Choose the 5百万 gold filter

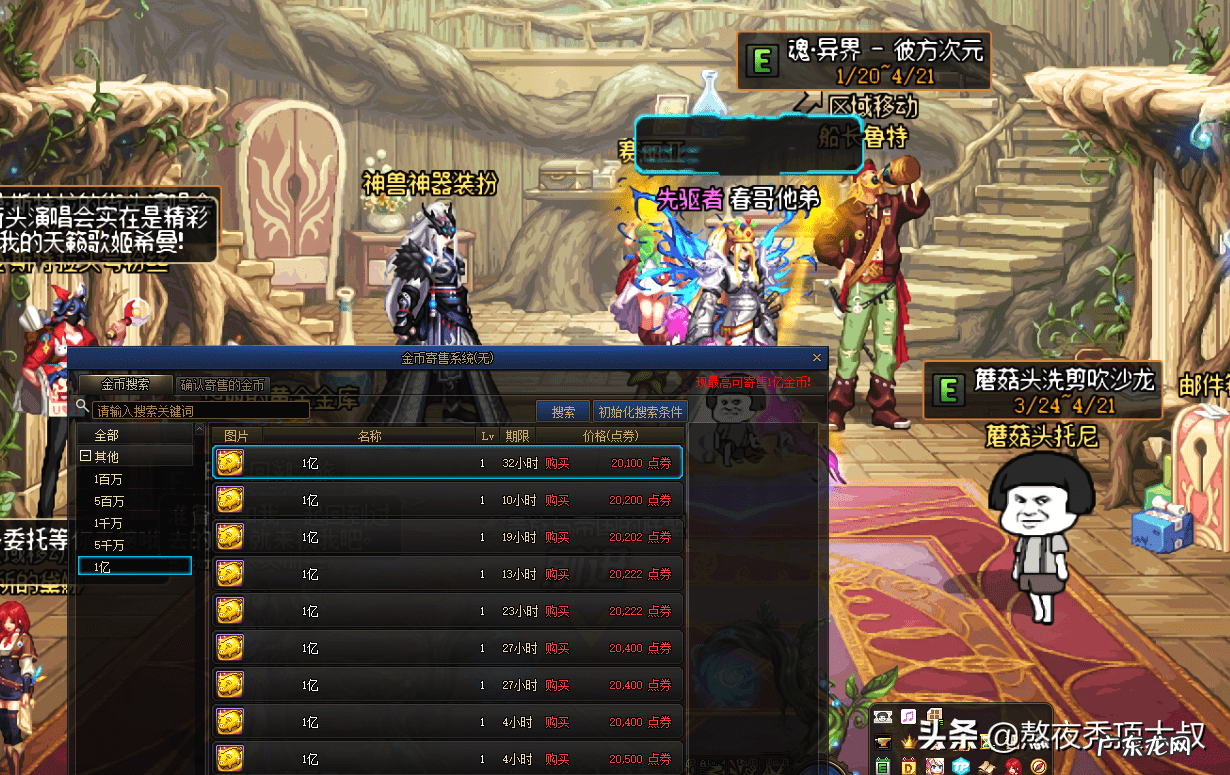[109, 501]
